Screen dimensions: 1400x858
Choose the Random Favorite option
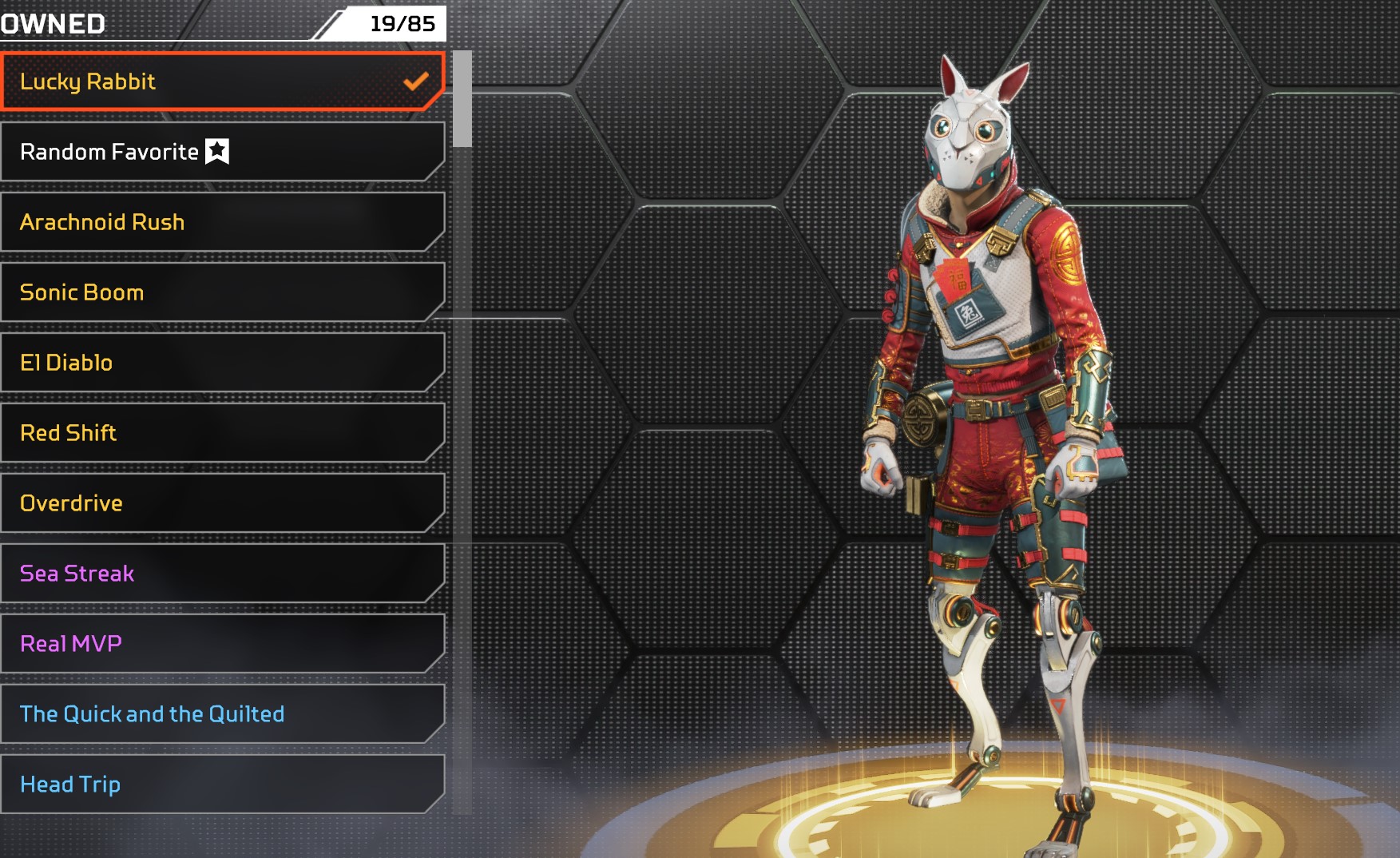[x=222, y=152]
